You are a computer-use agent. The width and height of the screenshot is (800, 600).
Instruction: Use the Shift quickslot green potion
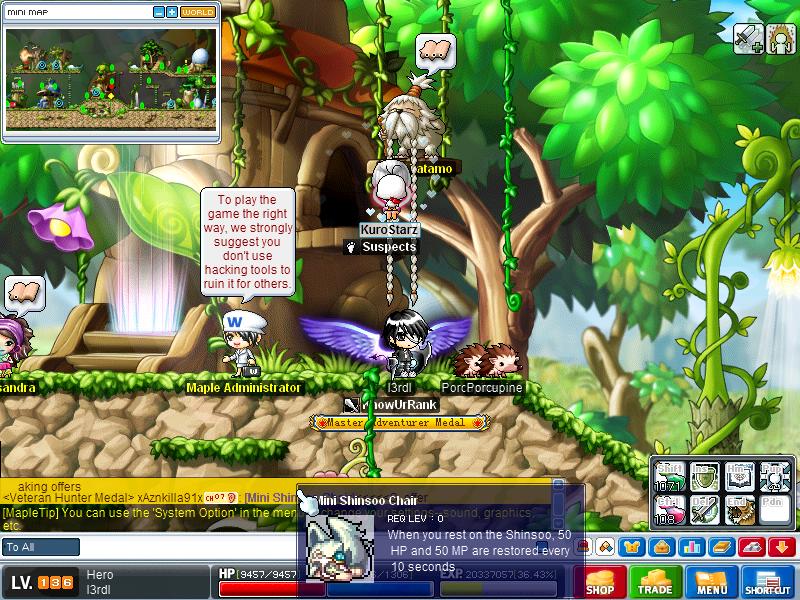coord(668,477)
